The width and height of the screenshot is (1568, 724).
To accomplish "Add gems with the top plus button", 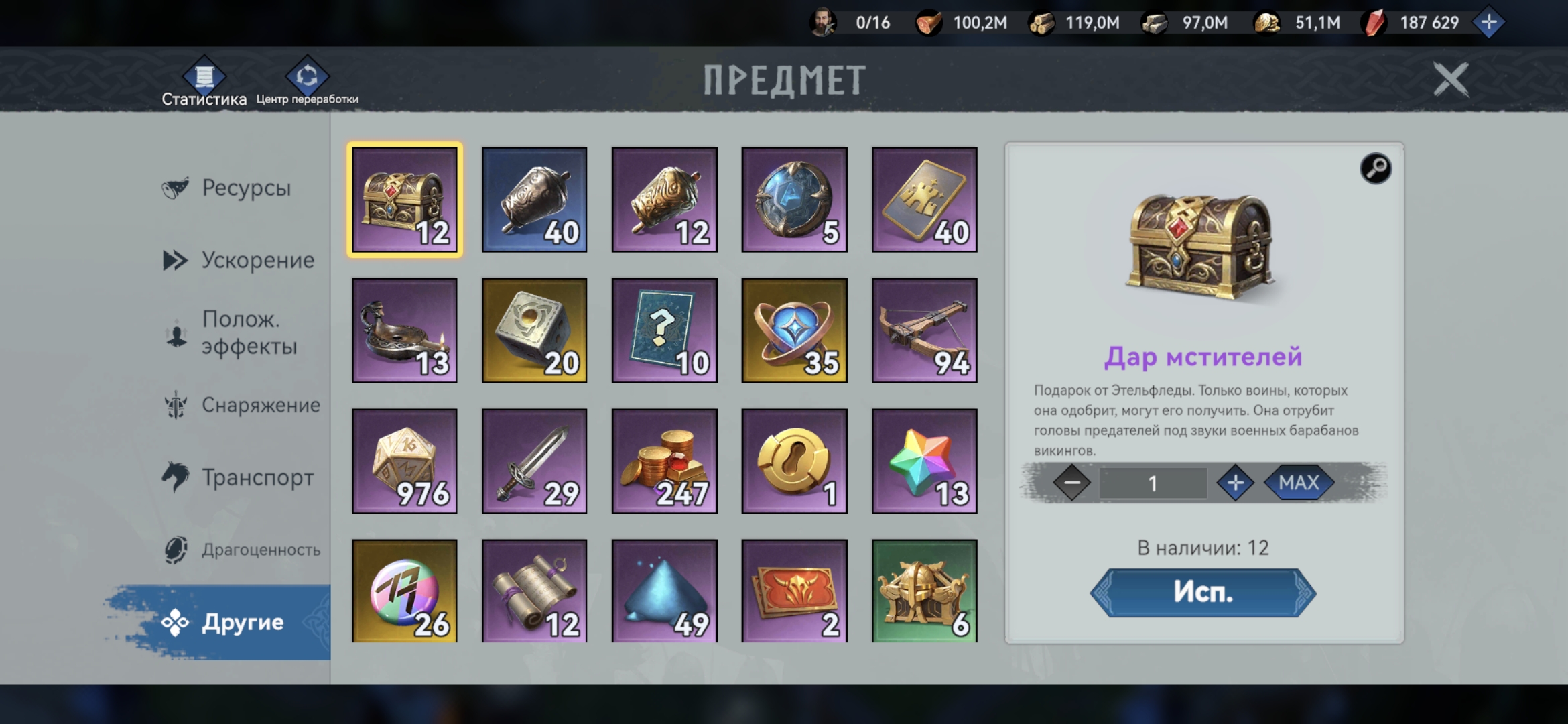I will 1488,23.
